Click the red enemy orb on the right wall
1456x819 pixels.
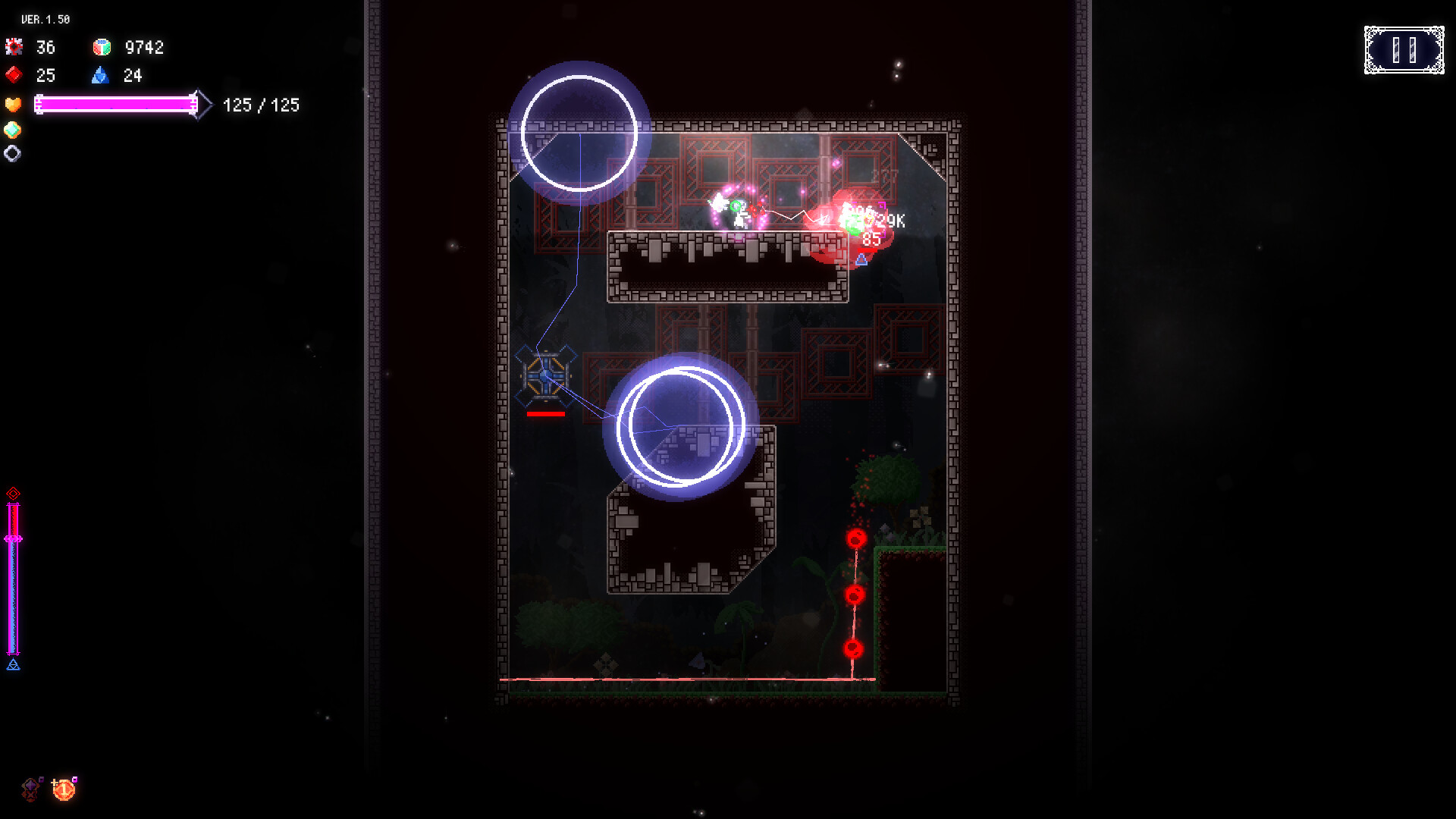point(856,538)
